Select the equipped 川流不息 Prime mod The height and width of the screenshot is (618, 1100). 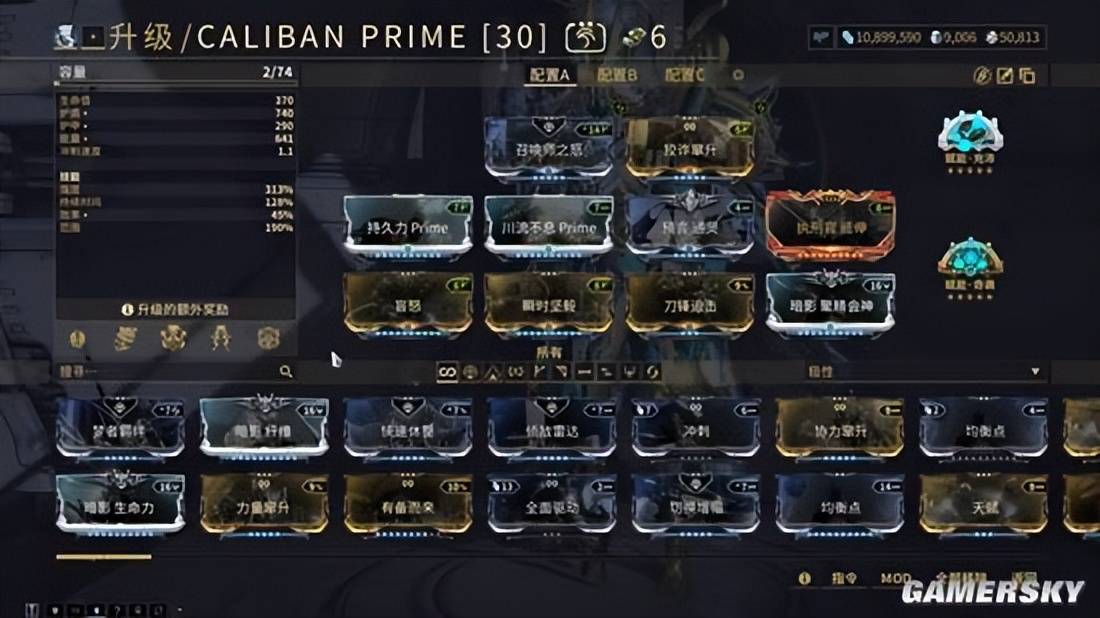point(549,226)
